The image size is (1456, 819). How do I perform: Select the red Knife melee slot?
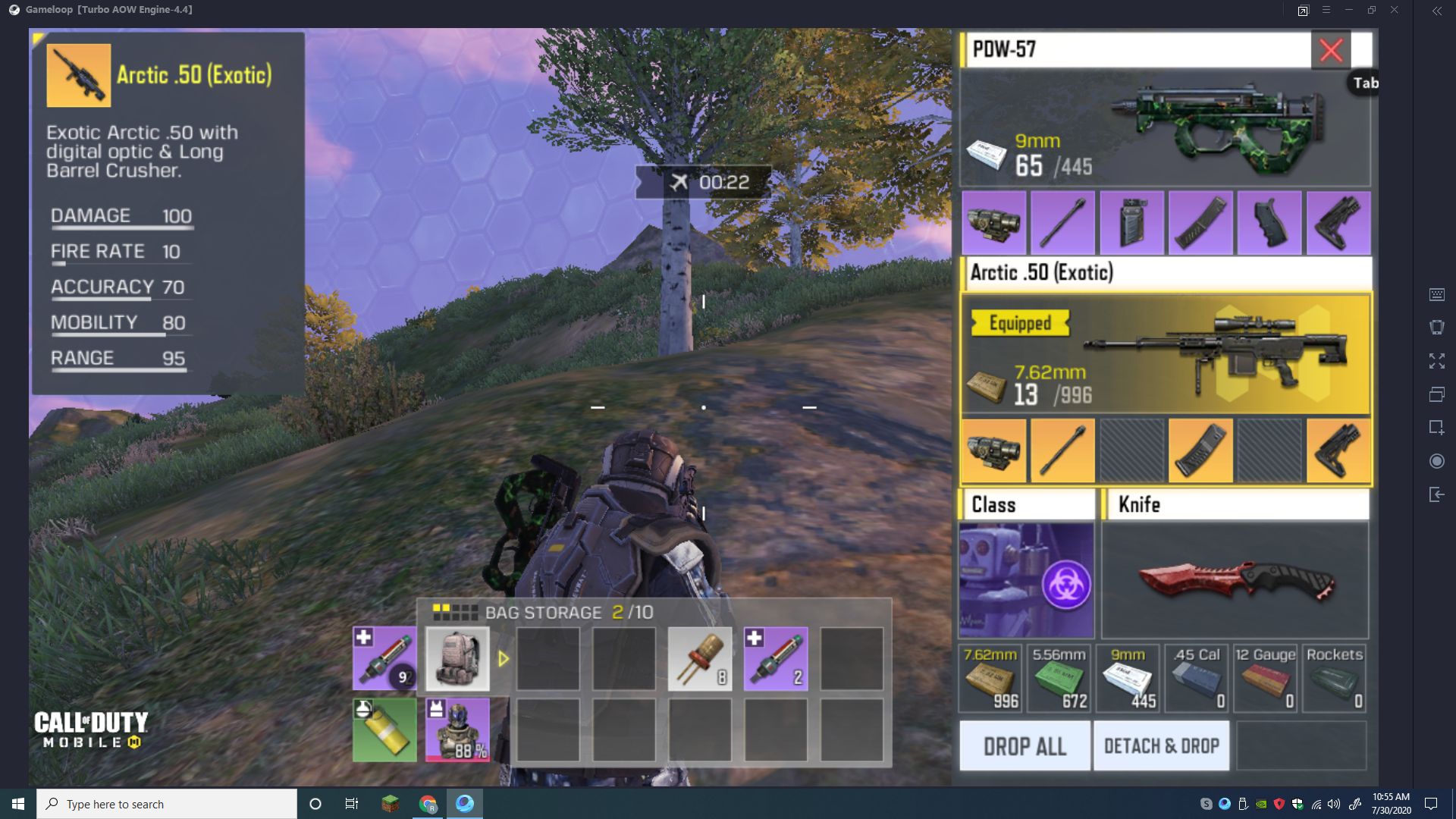[1235, 580]
